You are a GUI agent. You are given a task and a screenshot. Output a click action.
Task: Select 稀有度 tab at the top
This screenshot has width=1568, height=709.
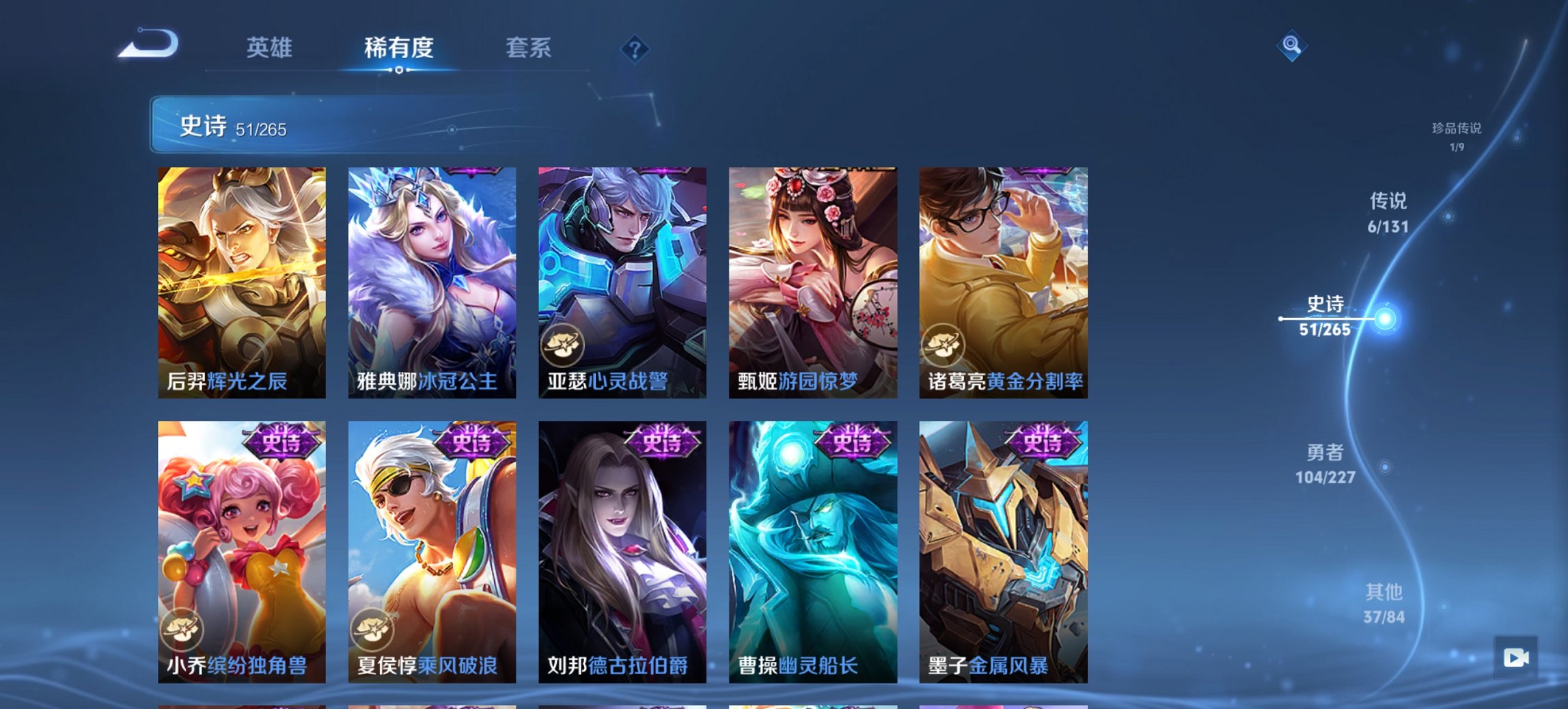click(400, 48)
